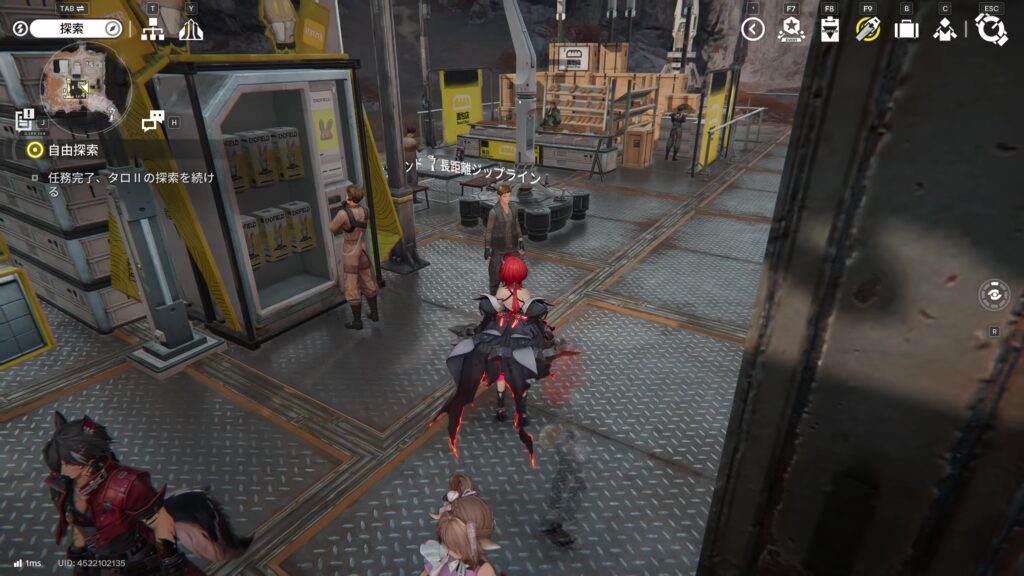The image size is (1024, 576).
Task: Open the briefcase inventory icon
Action: coord(906,29)
